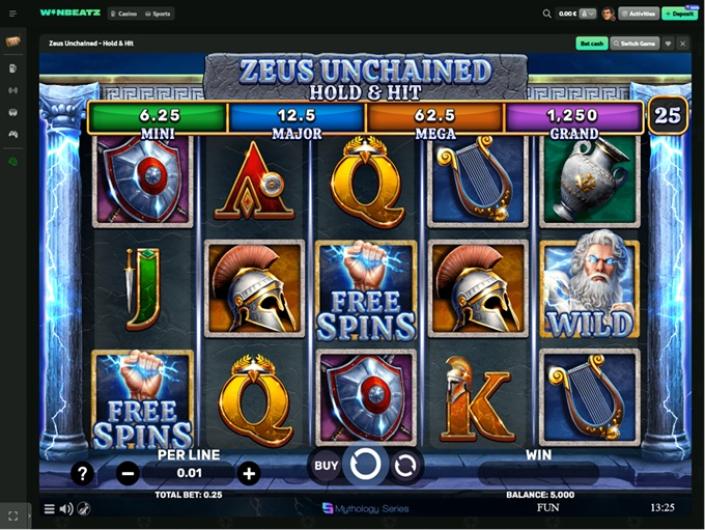Activate the autoplay arrows button
Viewport: 705px width, 530px height.
405,465
